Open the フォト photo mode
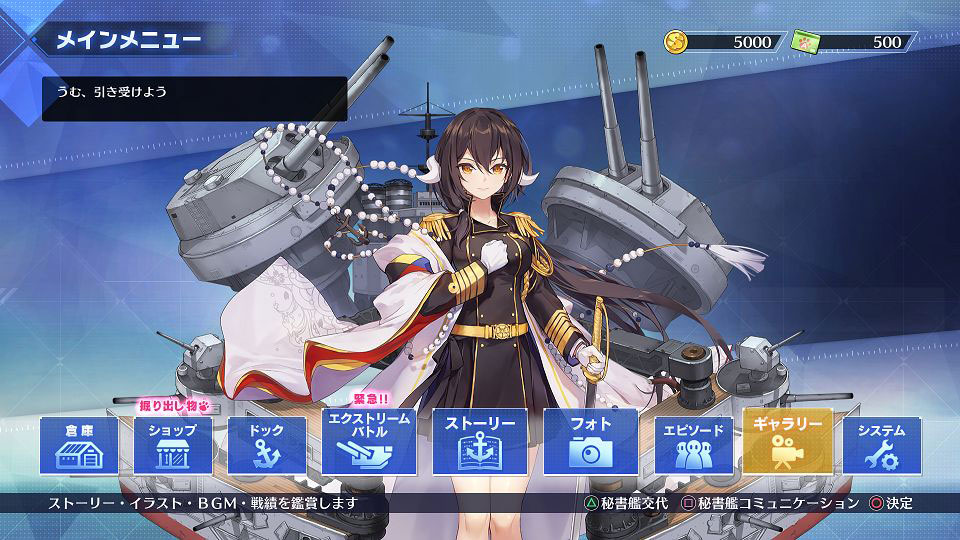 pyautogui.click(x=590, y=441)
